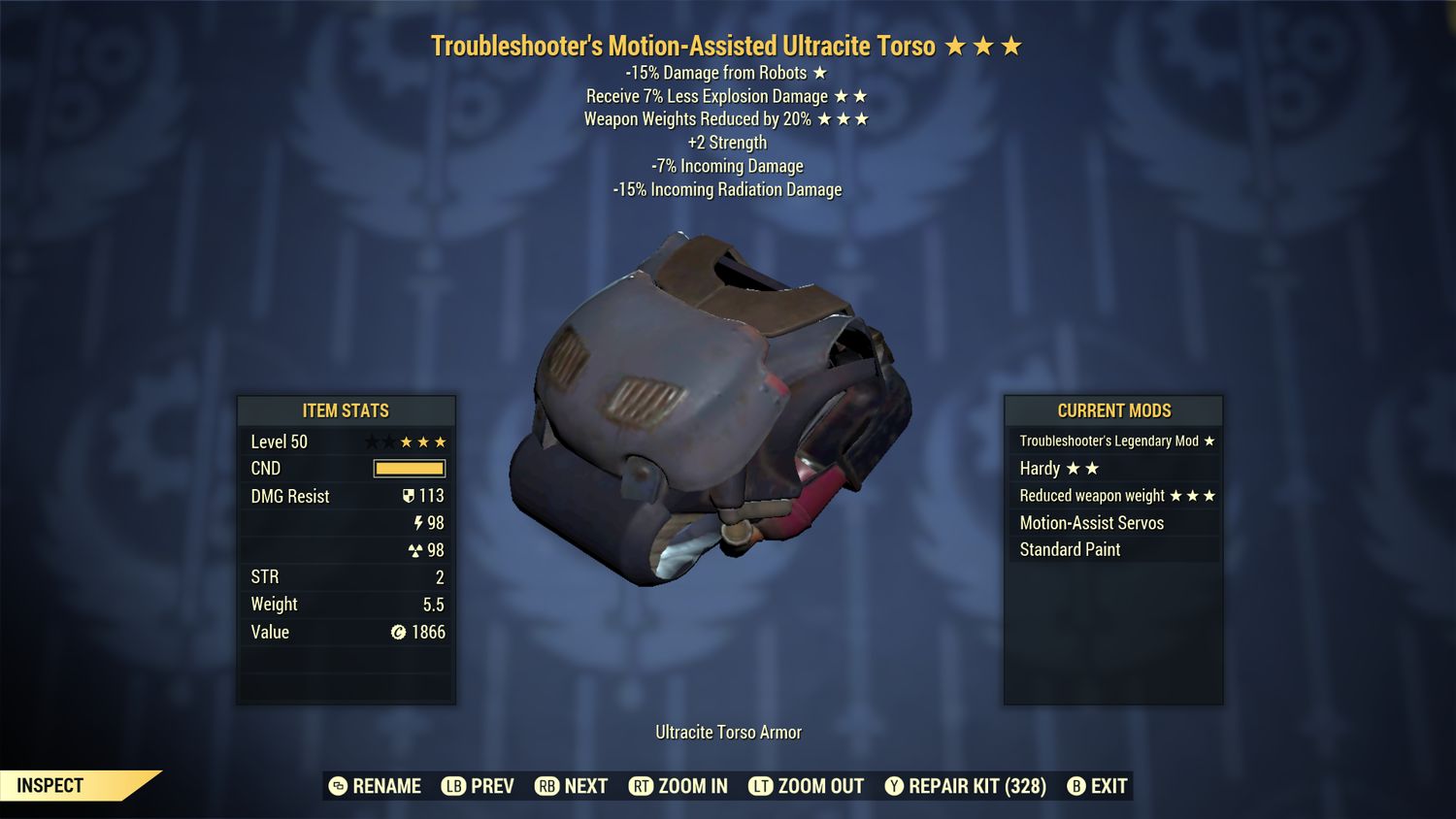The width and height of the screenshot is (1456, 819).
Task: Click Zoom In on the armor
Action: 678,786
